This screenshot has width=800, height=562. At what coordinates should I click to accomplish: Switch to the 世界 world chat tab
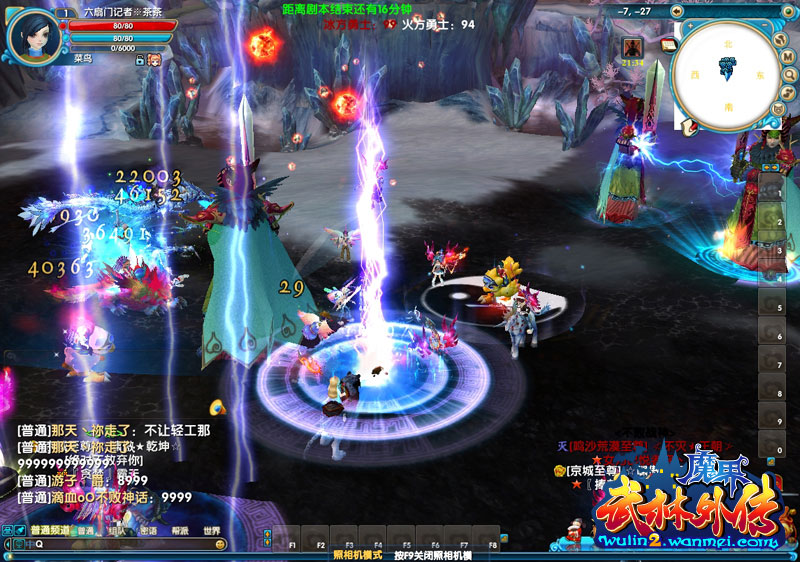[211, 531]
